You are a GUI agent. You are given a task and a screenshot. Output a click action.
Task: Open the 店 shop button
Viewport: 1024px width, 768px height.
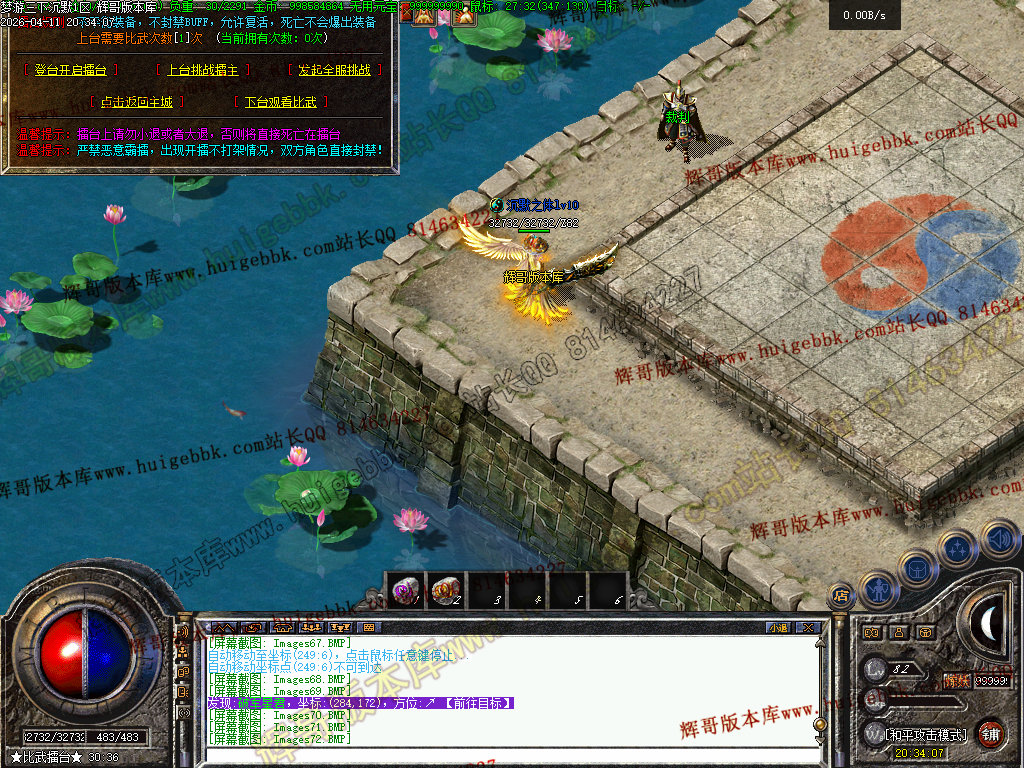[x=841, y=597]
